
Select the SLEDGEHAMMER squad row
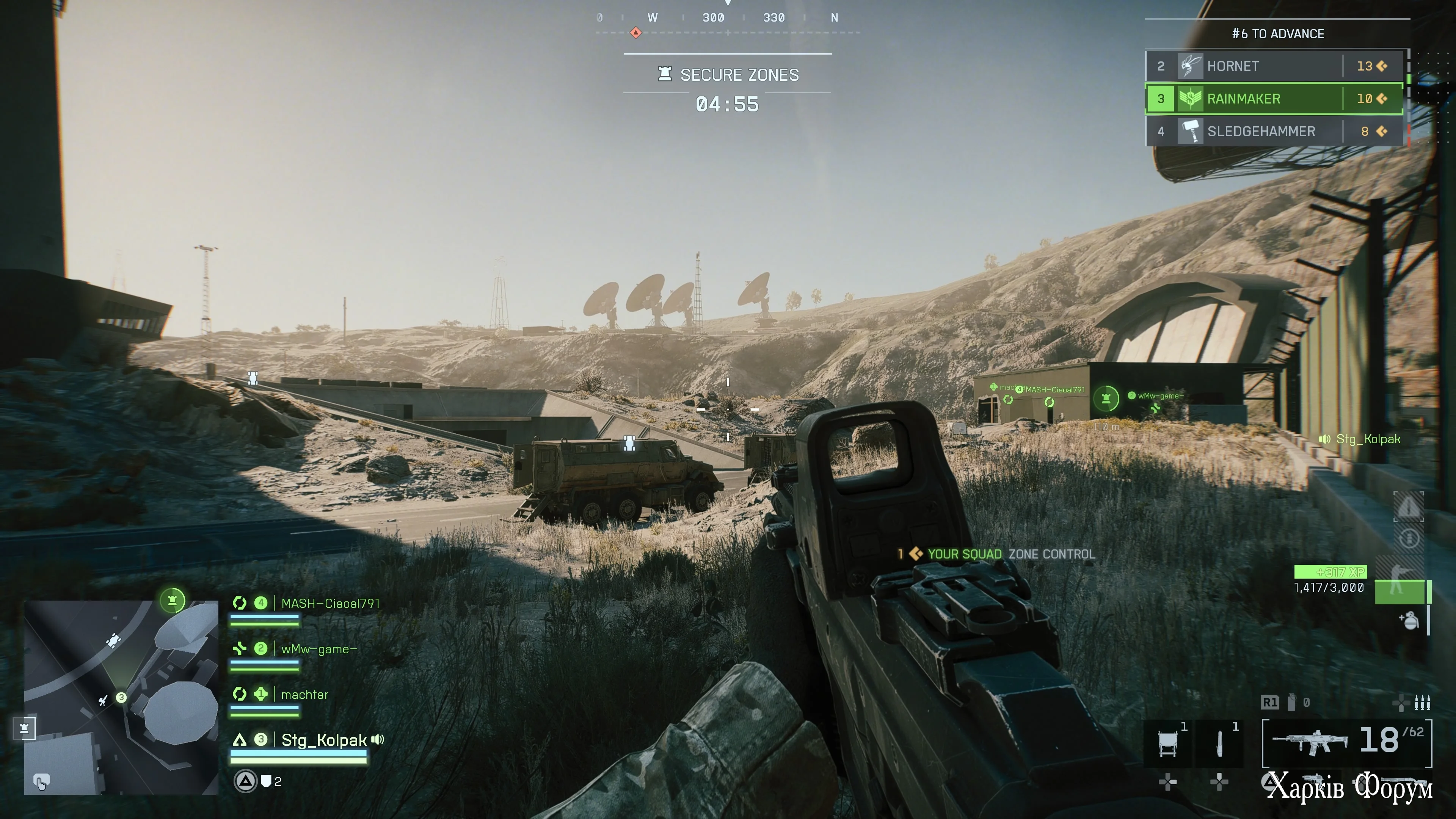pyautogui.click(x=1274, y=132)
